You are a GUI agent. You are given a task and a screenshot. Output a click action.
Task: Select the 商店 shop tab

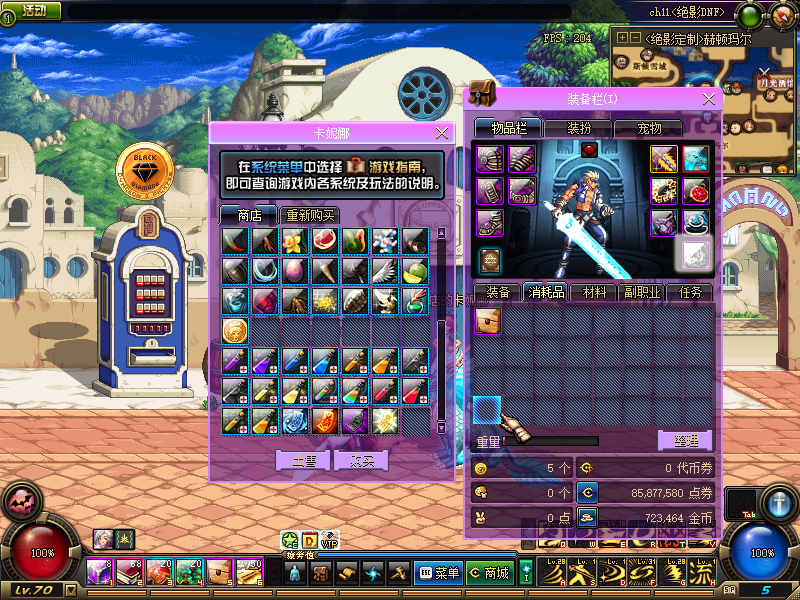point(249,215)
